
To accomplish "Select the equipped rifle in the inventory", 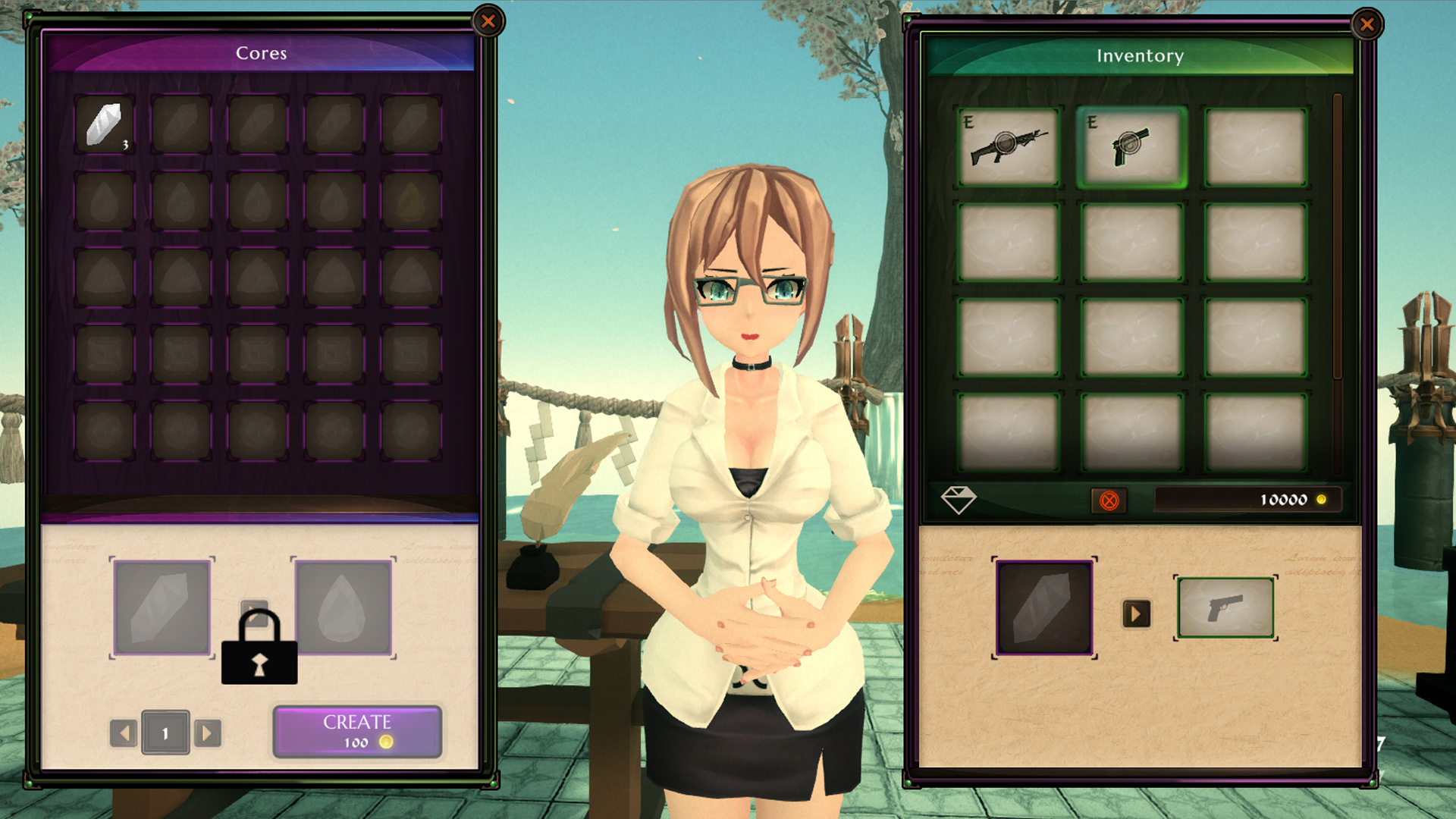I will 1009,145.
